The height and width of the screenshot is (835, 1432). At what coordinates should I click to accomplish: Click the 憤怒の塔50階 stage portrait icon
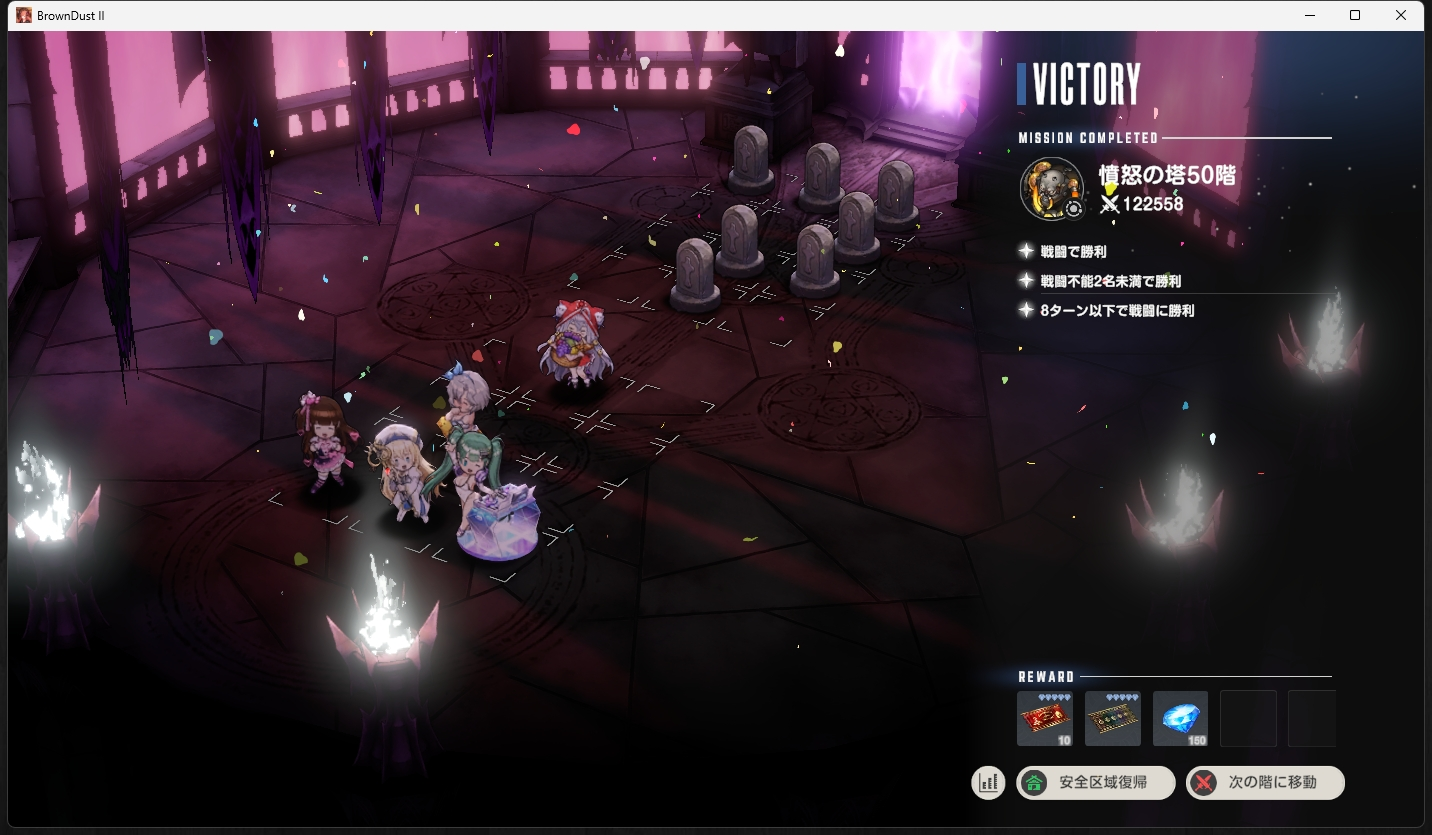pyautogui.click(x=1052, y=188)
